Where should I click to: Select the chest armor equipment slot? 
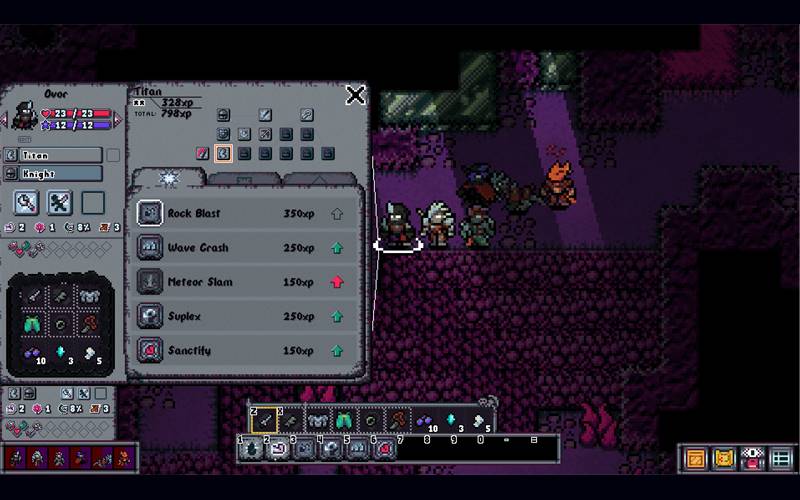(90, 295)
